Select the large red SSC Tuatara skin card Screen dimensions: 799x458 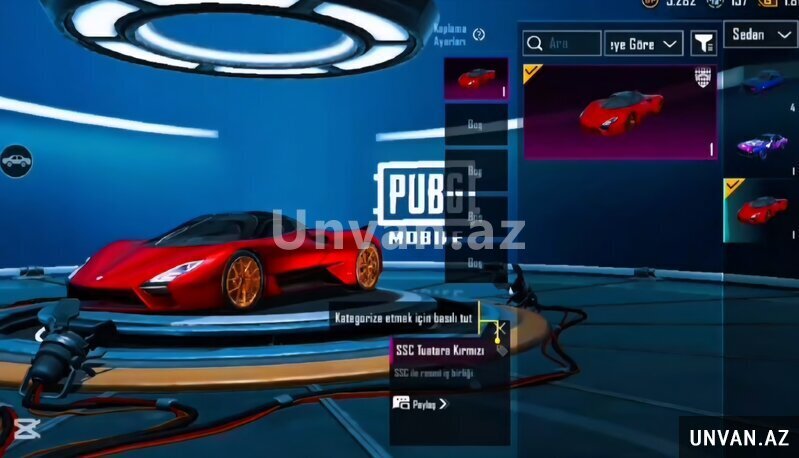coord(620,111)
